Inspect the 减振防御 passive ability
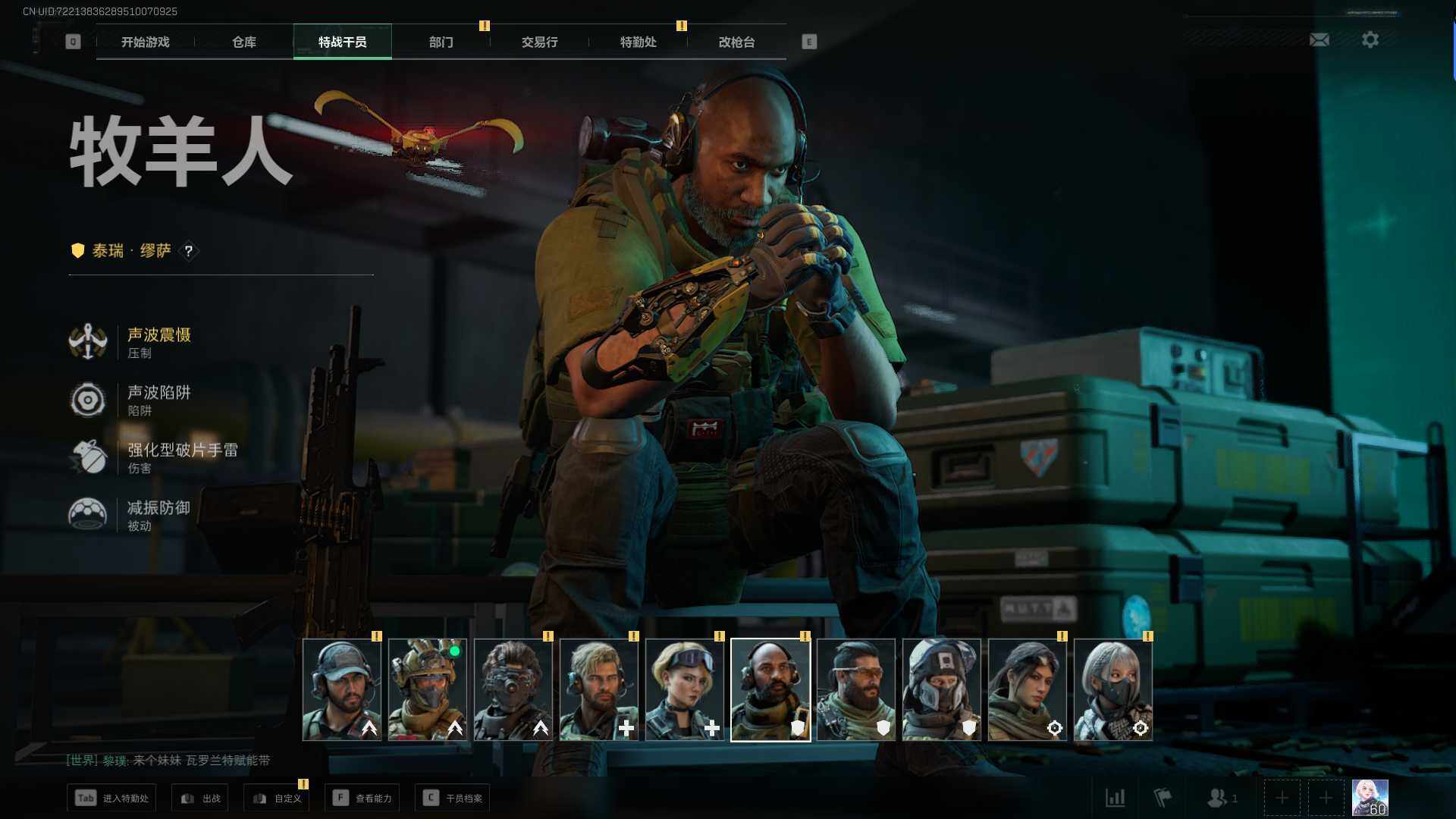The width and height of the screenshot is (1456, 819). pyautogui.click(x=158, y=515)
